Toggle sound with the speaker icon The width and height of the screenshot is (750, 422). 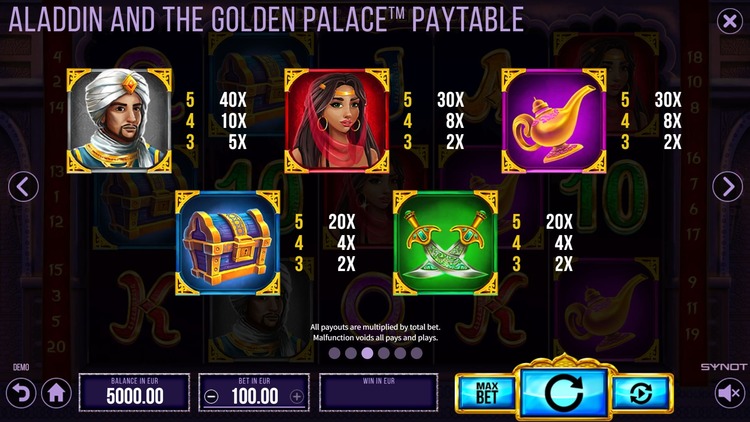[x=729, y=394]
